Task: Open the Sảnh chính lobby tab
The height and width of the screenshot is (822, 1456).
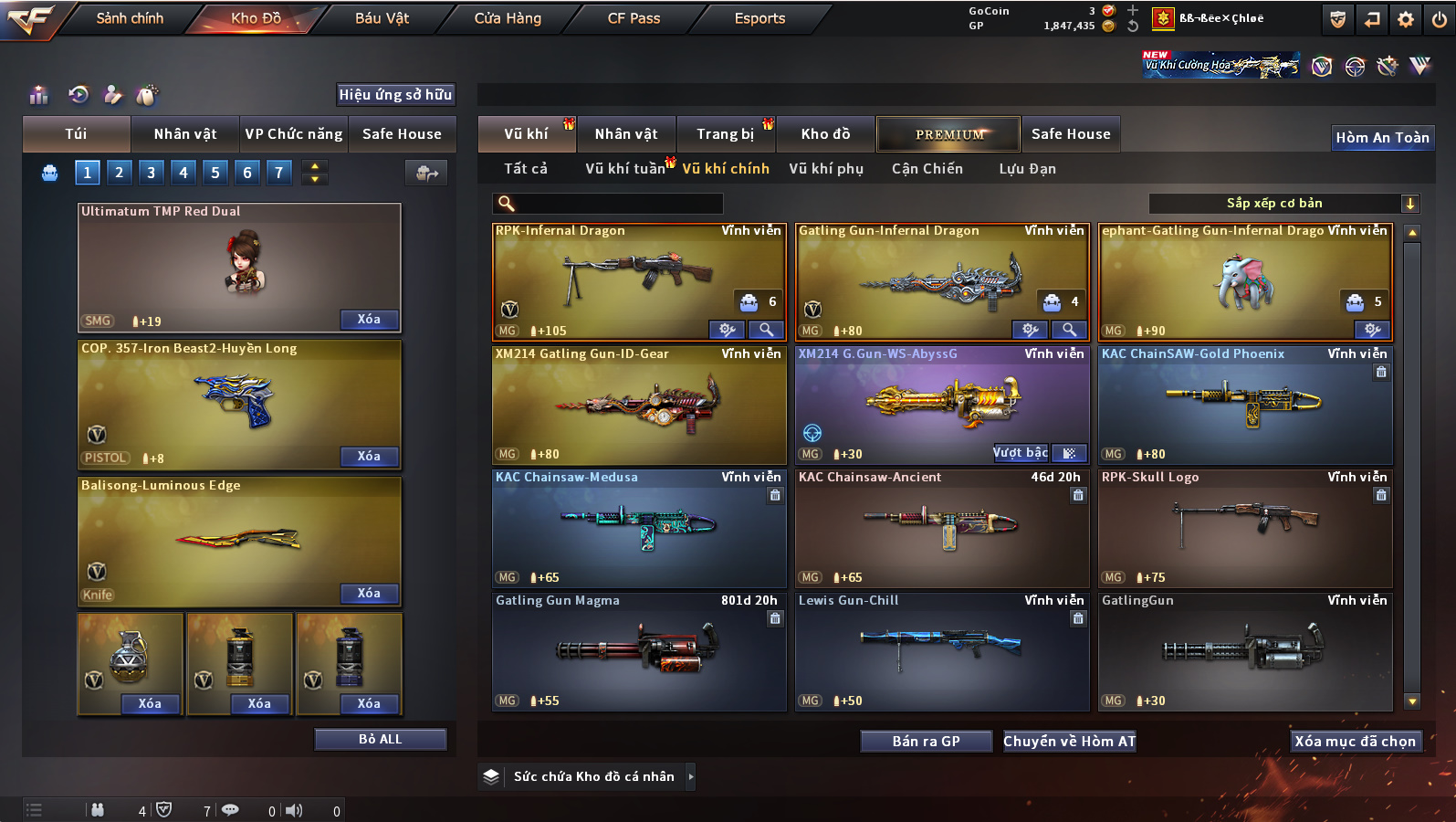Action: coord(130,18)
